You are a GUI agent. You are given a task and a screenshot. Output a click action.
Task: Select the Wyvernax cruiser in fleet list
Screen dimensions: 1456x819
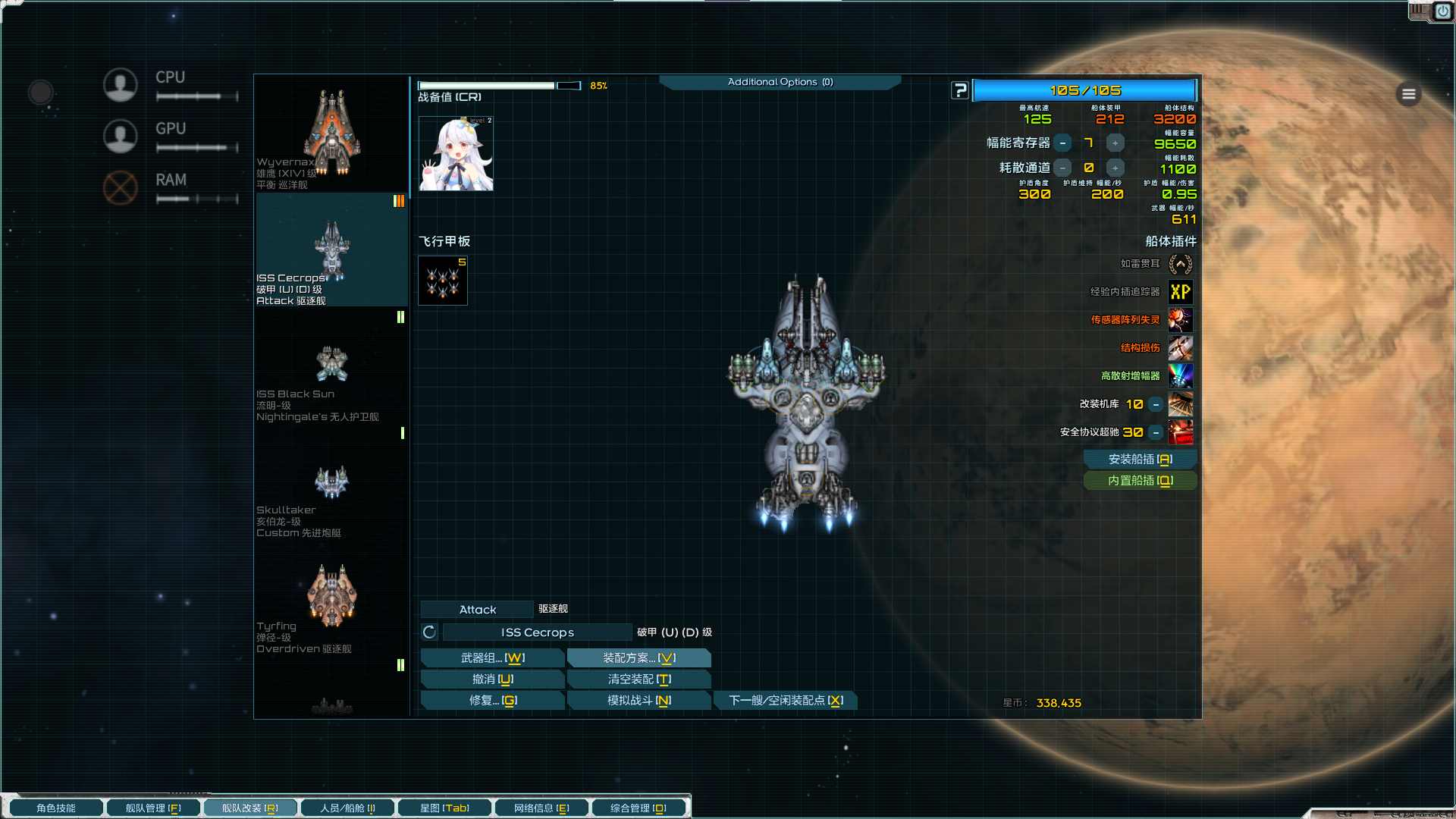331,134
